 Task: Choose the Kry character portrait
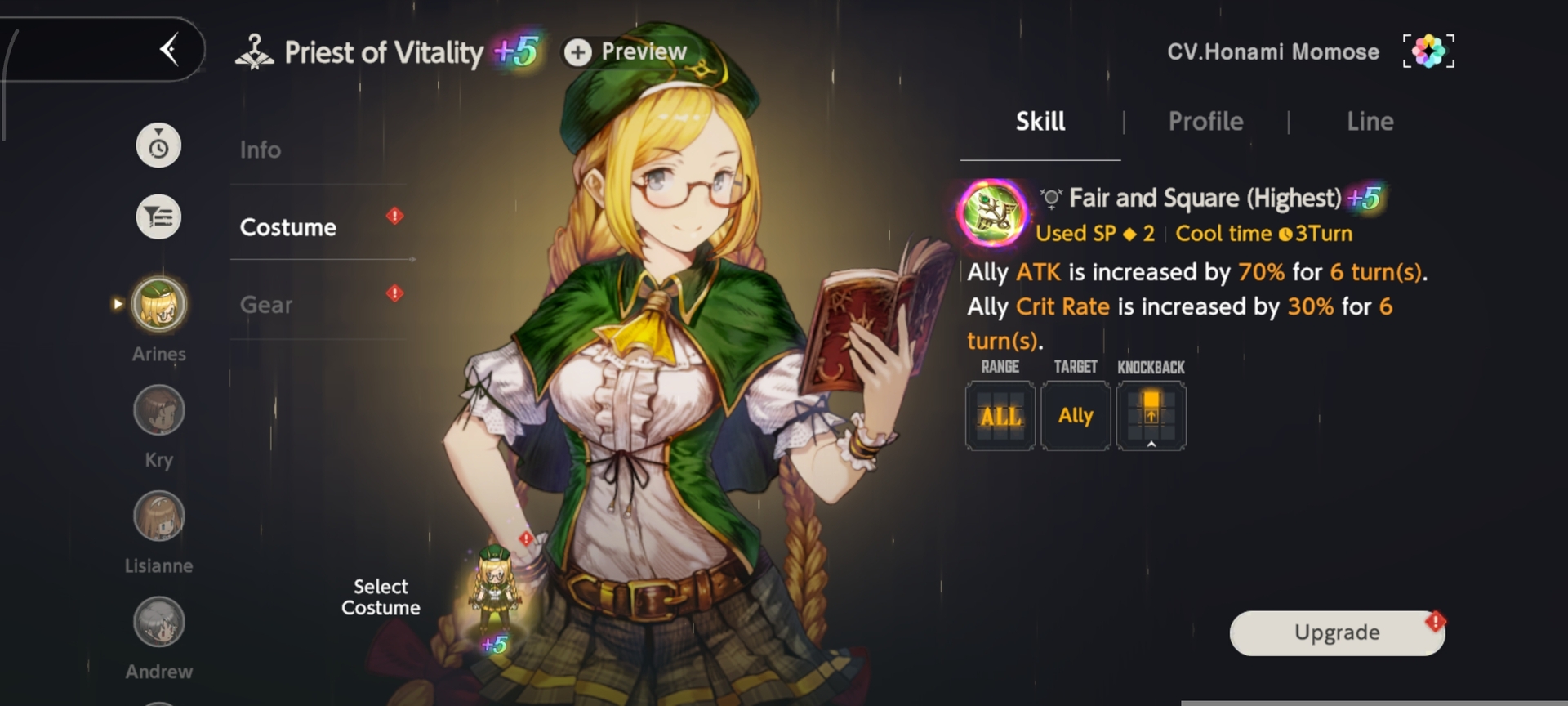pyautogui.click(x=159, y=410)
